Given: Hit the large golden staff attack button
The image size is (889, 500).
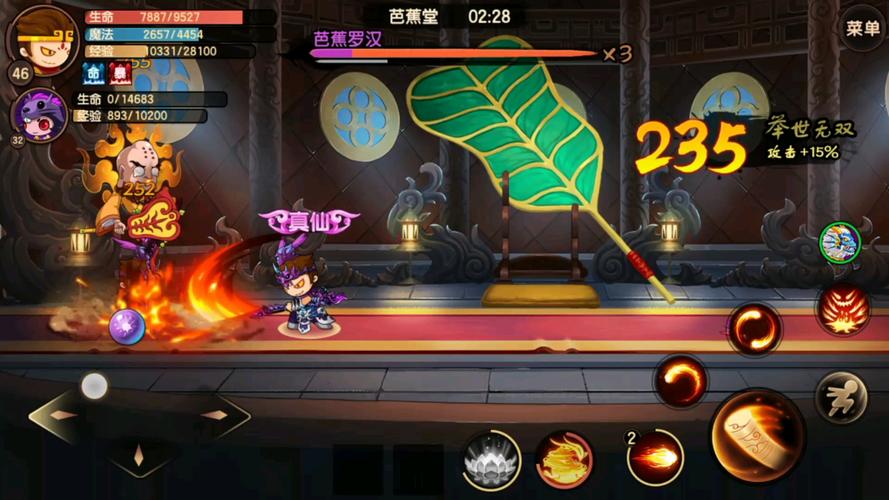Looking at the screenshot, I should click(x=757, y=434).
